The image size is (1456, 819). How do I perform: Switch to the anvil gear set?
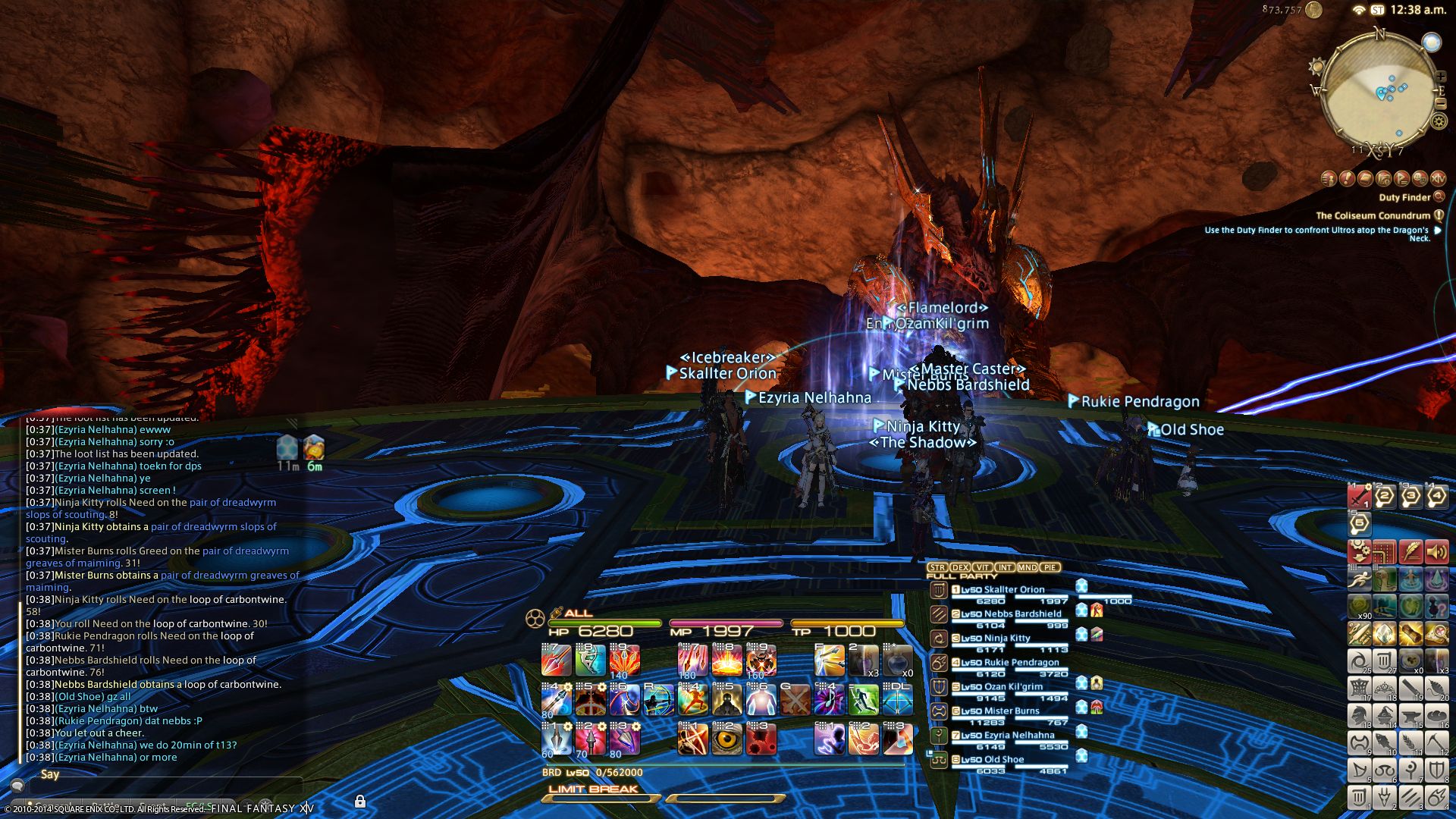(1410, 715)
